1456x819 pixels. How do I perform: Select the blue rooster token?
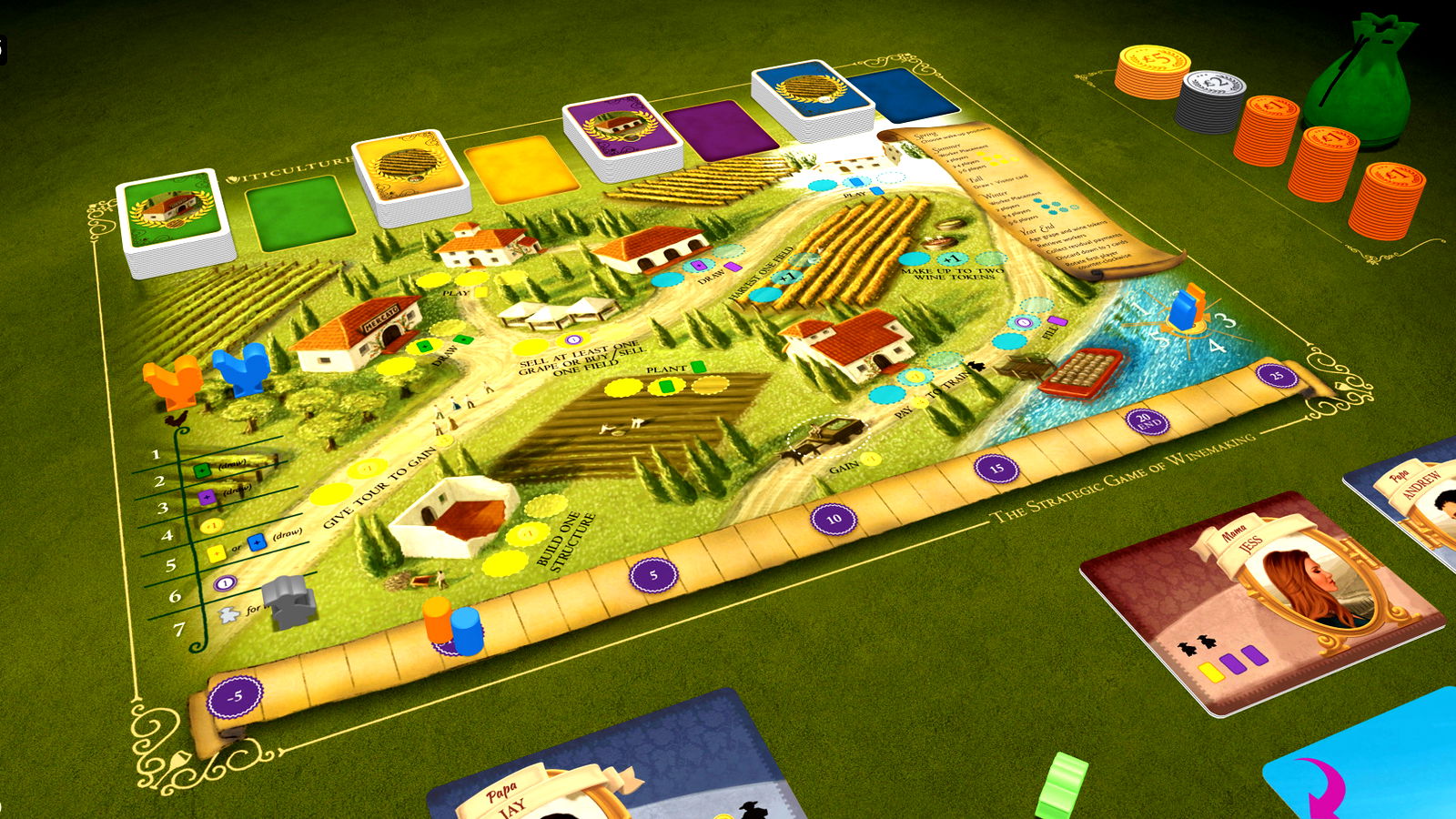pos(241,366)
